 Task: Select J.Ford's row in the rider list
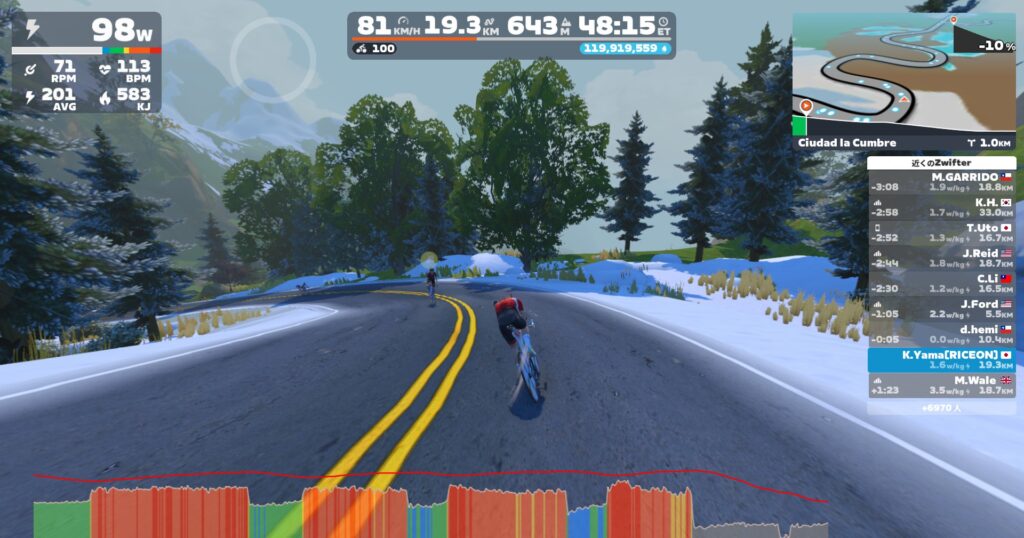pos(941,309)
